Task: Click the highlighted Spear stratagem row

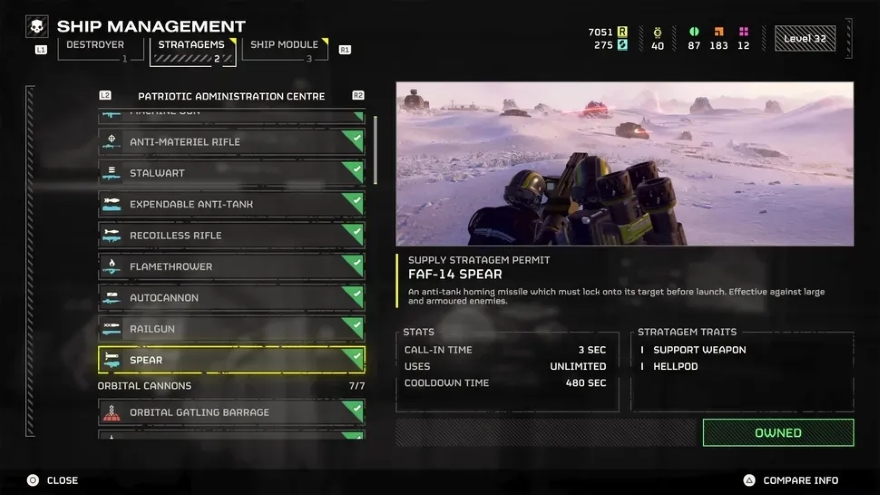Action: [231, 360]
